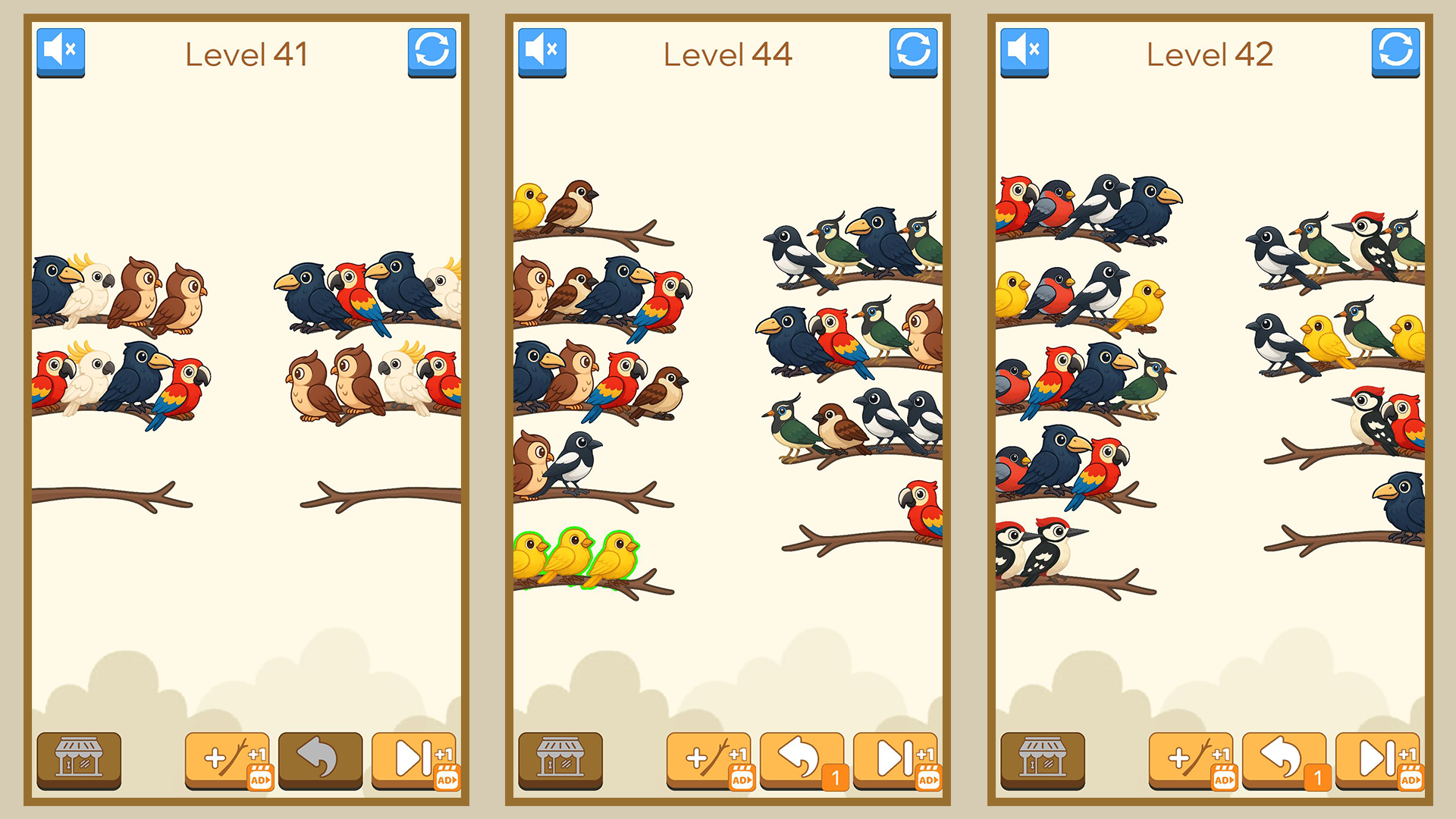
Task: Toggle sound off in Level 44
Action: tap(543, 52)
